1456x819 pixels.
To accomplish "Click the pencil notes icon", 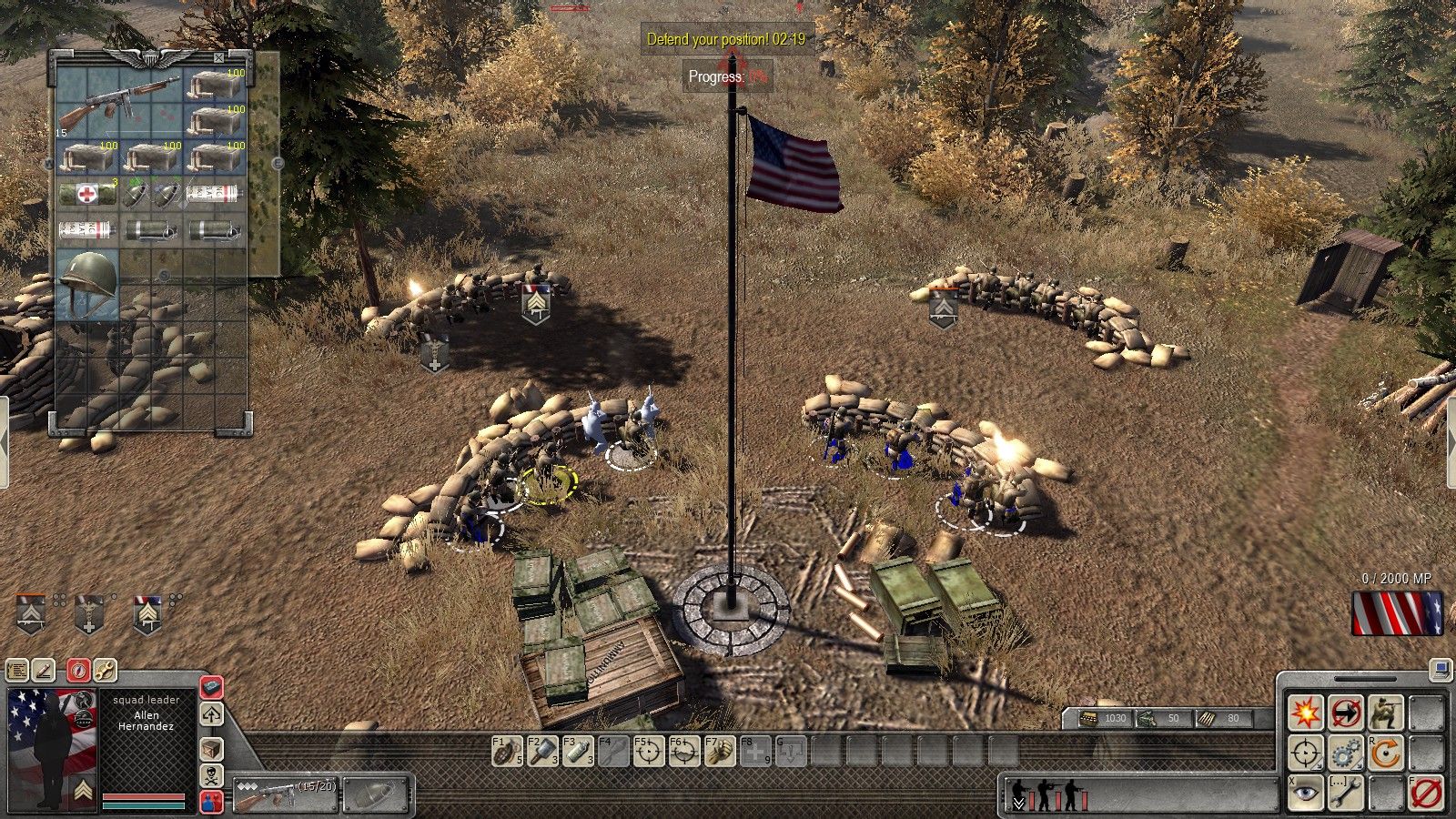I will (x=44, y=672).
